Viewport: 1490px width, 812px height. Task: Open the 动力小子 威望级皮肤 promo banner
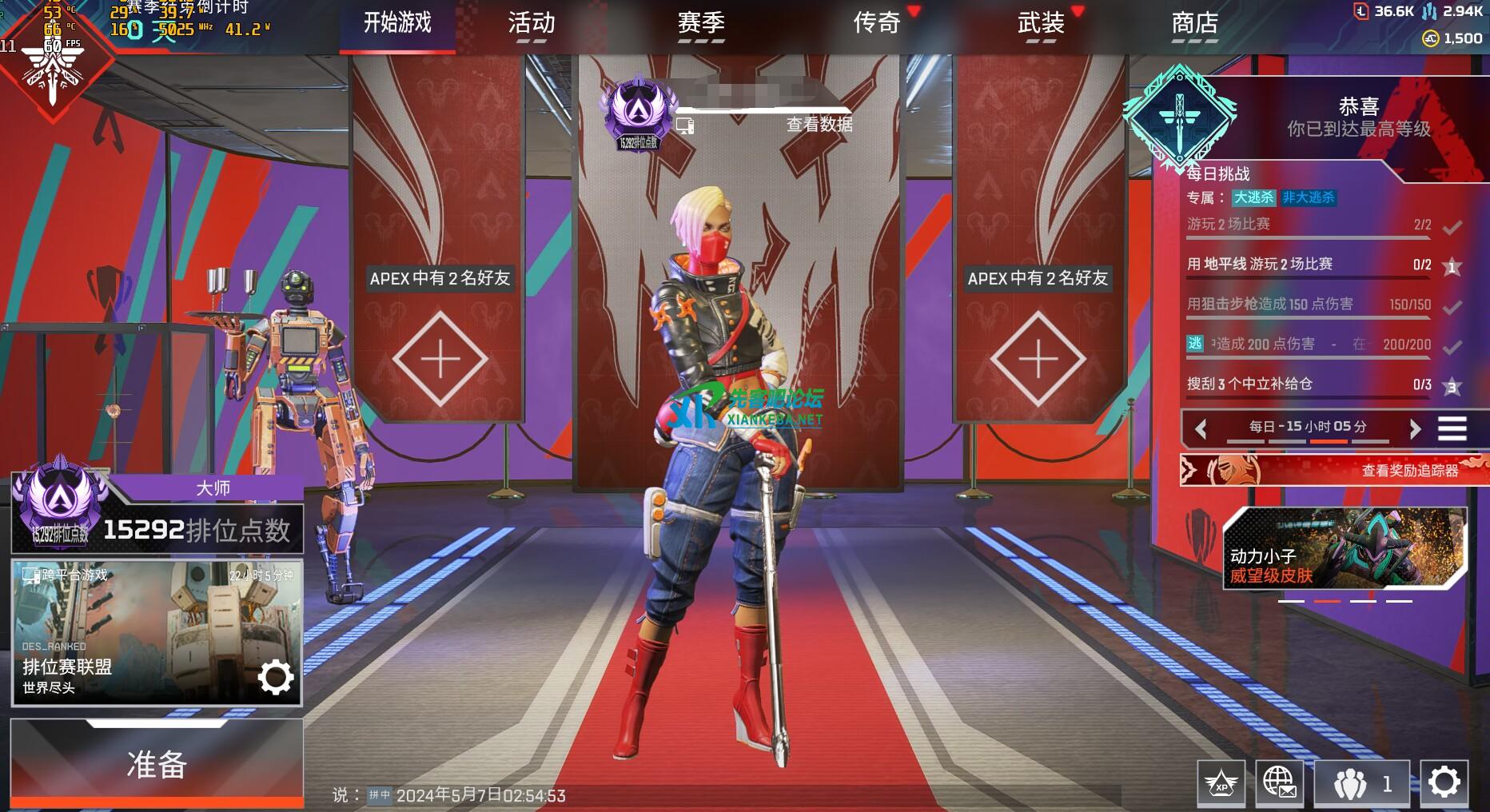point(1345,550)
